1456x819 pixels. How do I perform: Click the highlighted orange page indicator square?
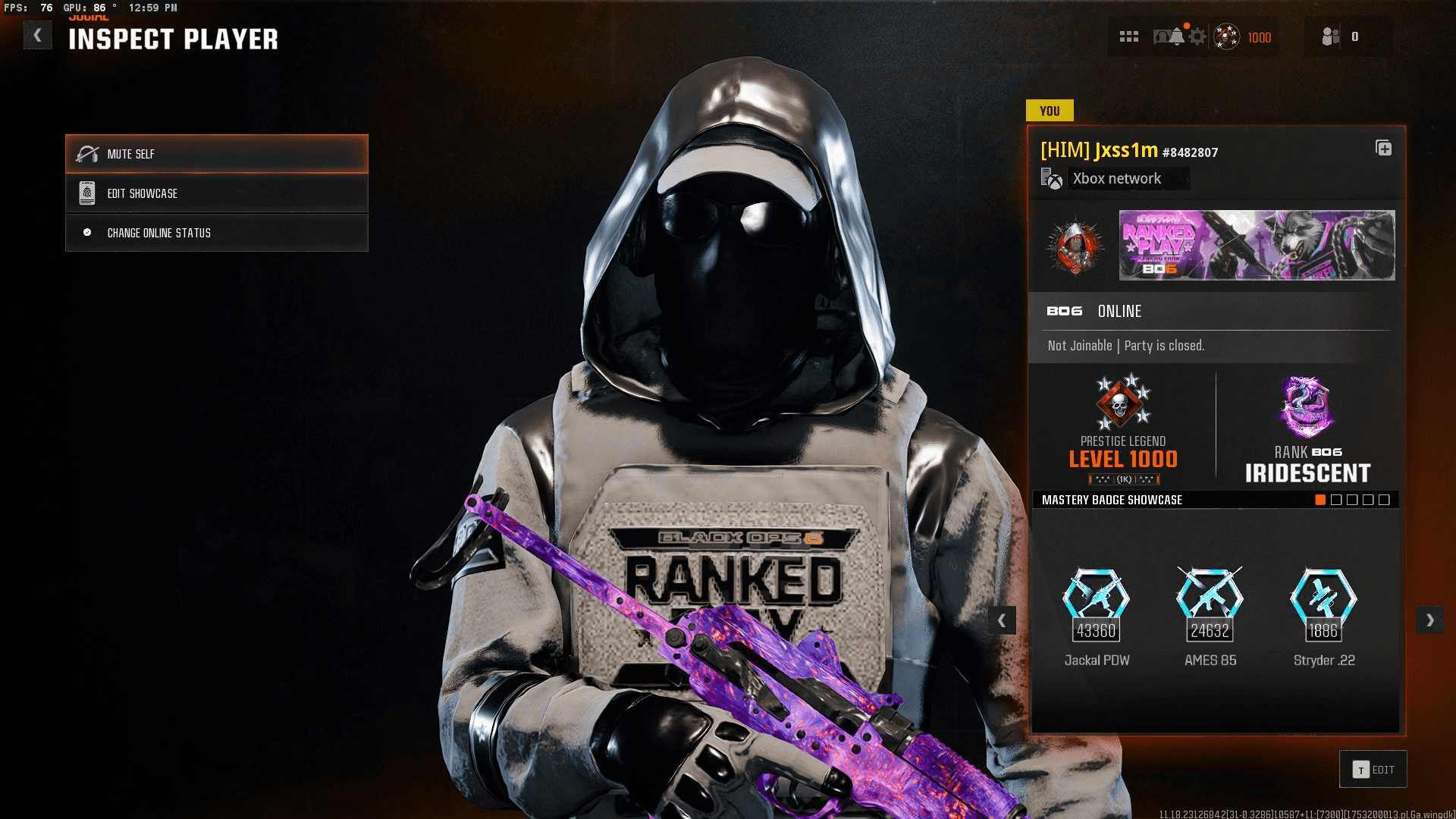click(x=1319, y=499)
